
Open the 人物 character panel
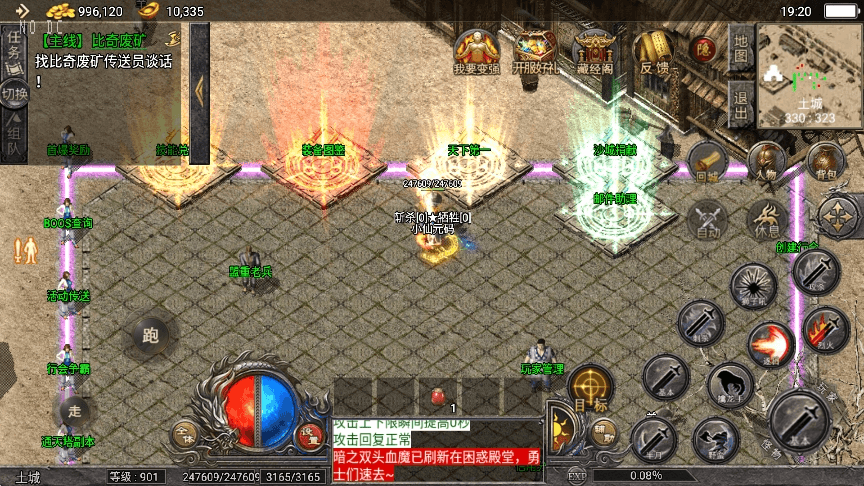(x=766, y=162)
